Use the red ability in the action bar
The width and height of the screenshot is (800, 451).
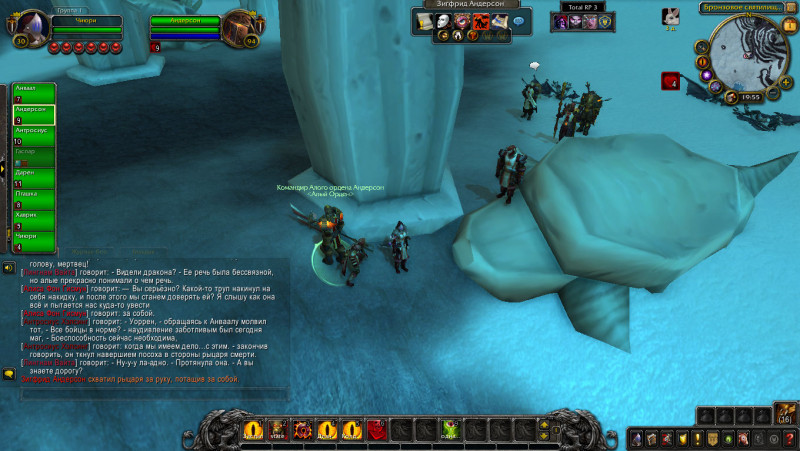coord(377,431)
